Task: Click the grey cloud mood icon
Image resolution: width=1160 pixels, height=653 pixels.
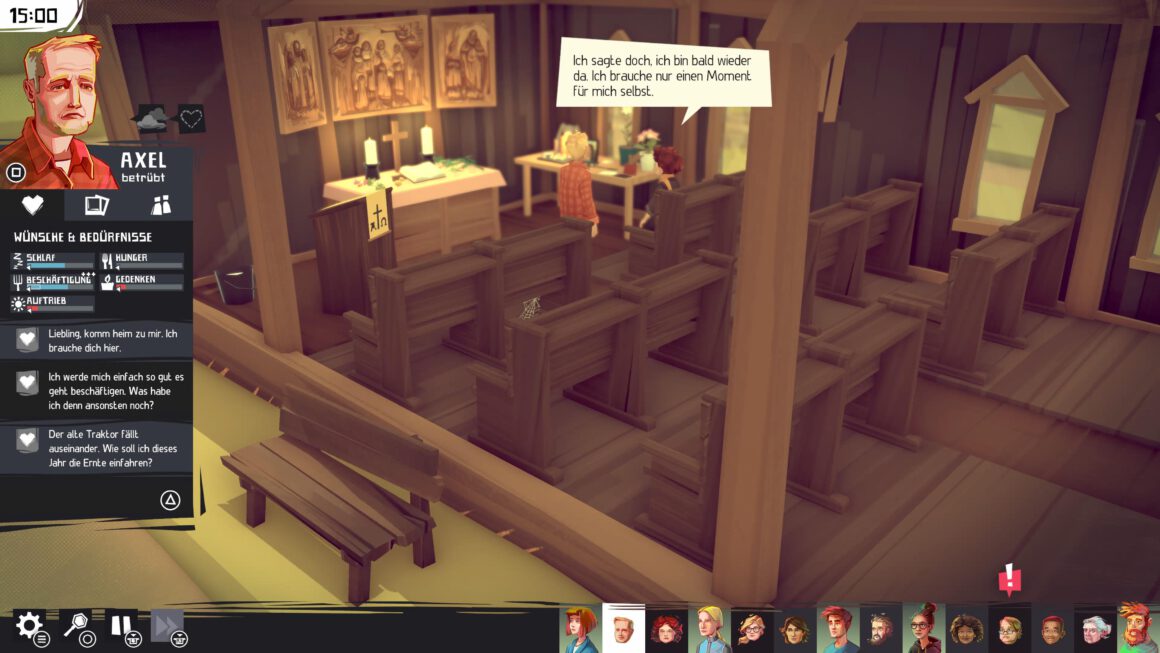Action: pyautogui.click(x=153, y=119)
